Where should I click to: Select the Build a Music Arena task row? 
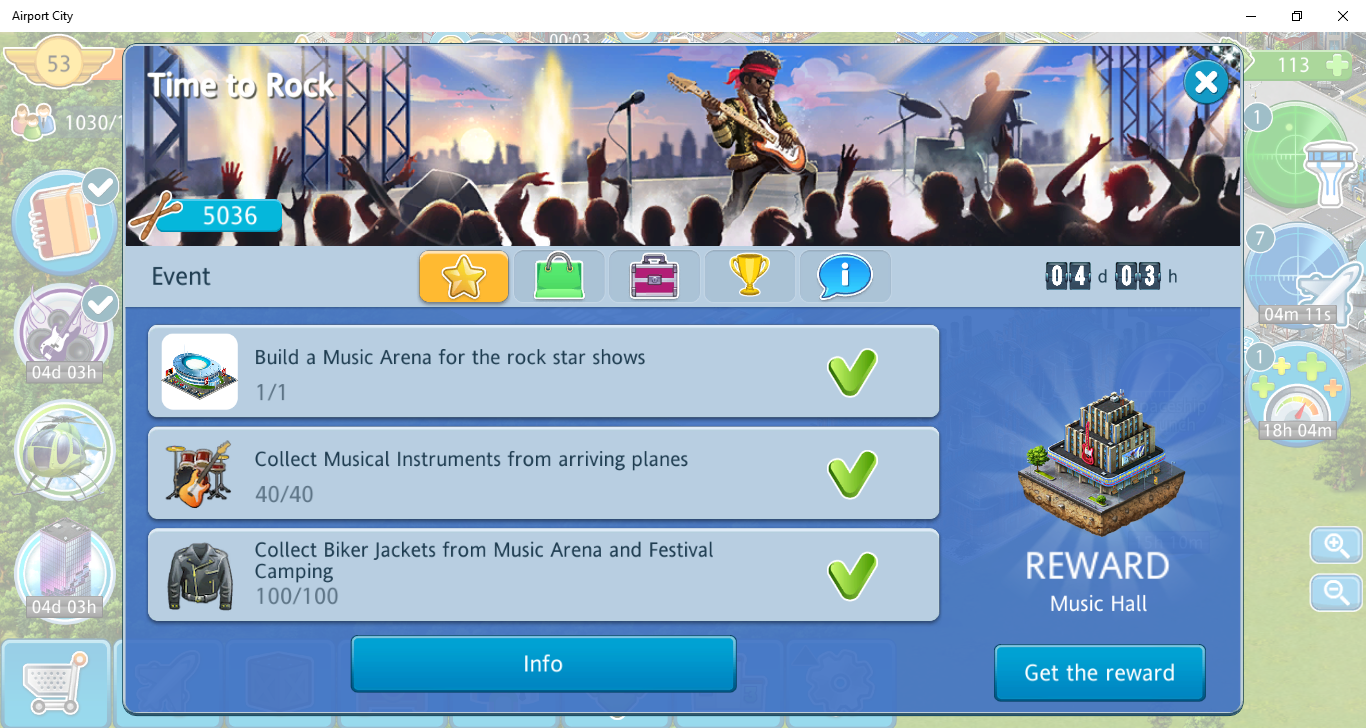543,371
